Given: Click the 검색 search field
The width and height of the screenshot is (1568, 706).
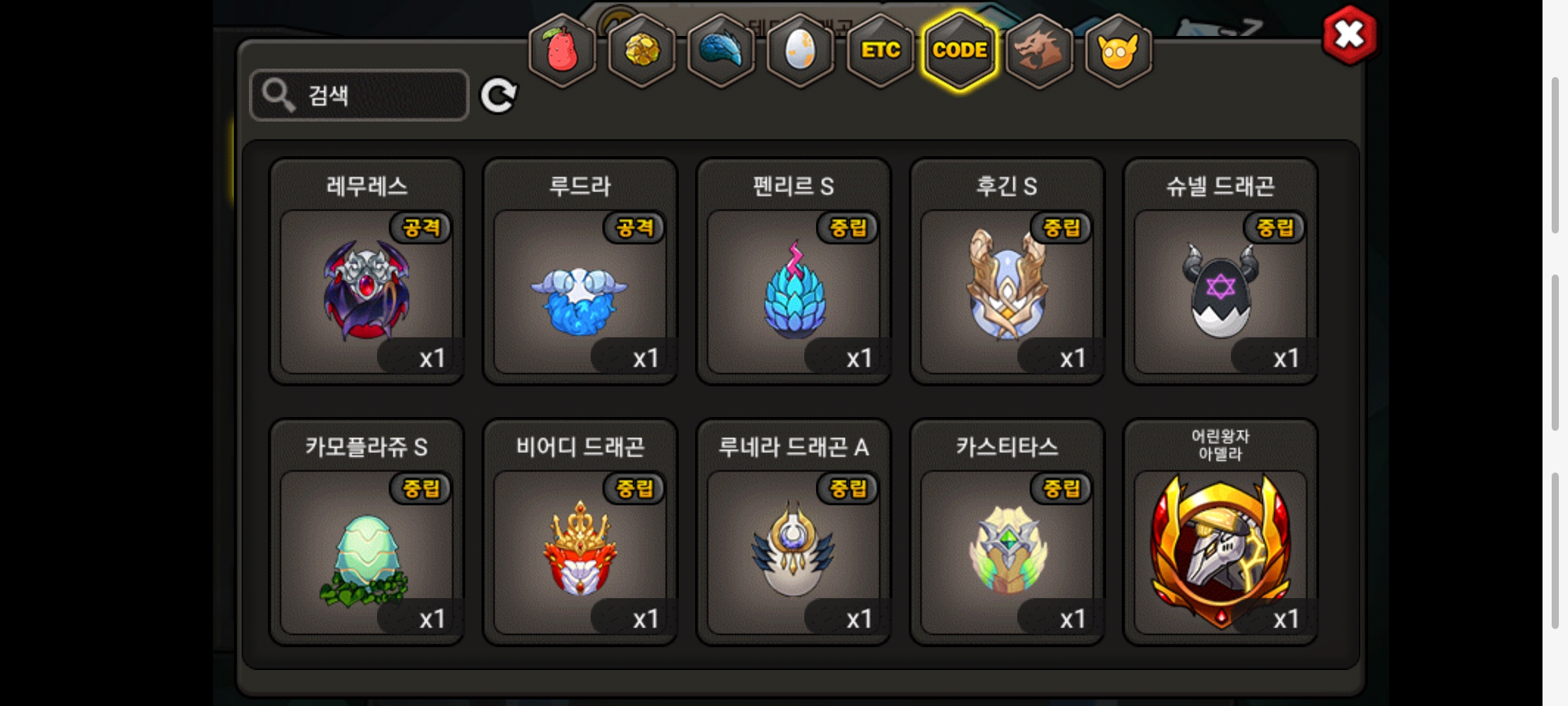Looking at the screenshot, I should click(x=359, y=95).
